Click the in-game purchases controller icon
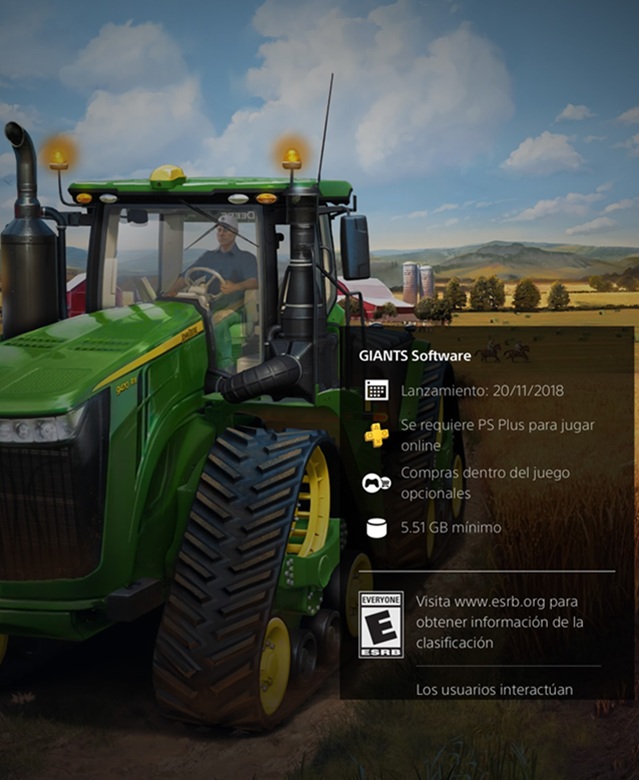The image size is (639, 780). coord(376,483)
